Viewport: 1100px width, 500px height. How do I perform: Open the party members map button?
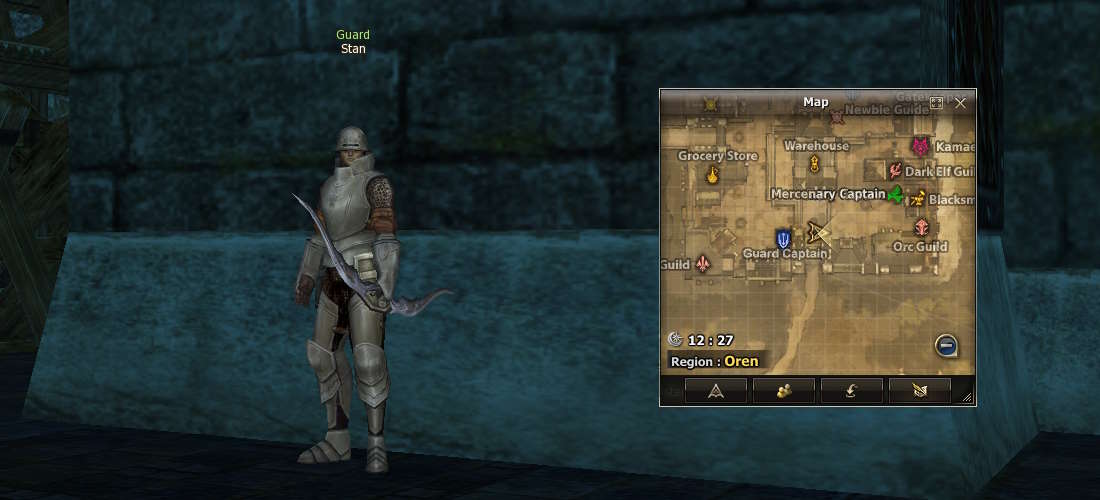(x=784, y=391)
